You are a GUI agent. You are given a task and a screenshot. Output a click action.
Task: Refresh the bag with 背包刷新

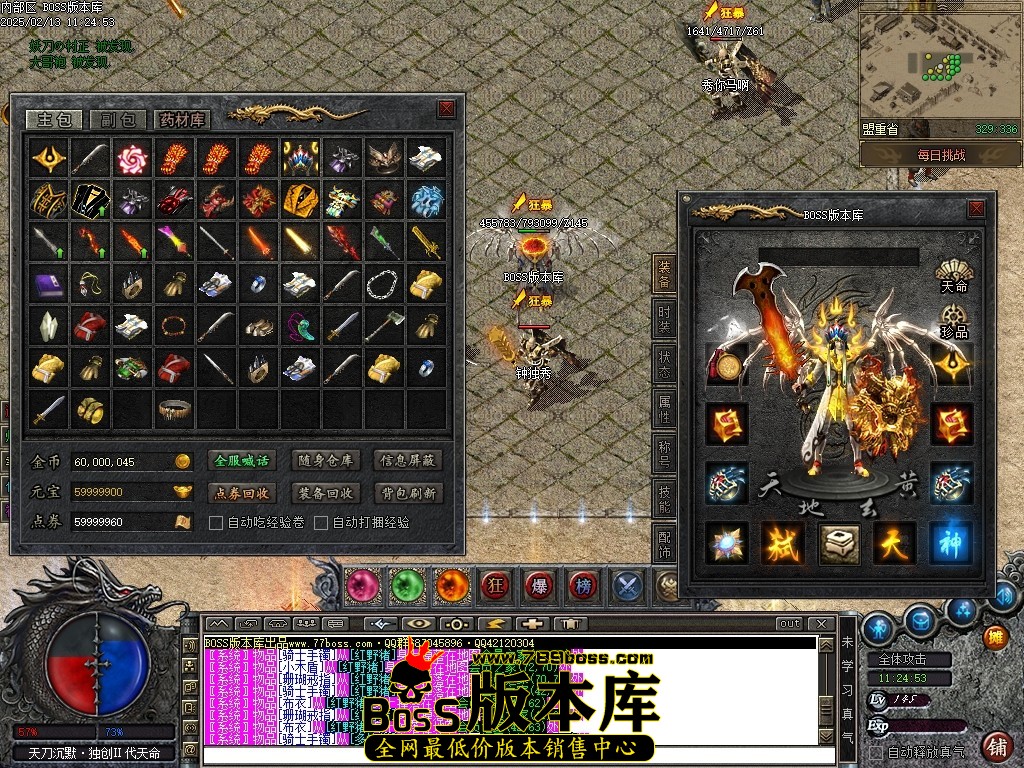407,493
